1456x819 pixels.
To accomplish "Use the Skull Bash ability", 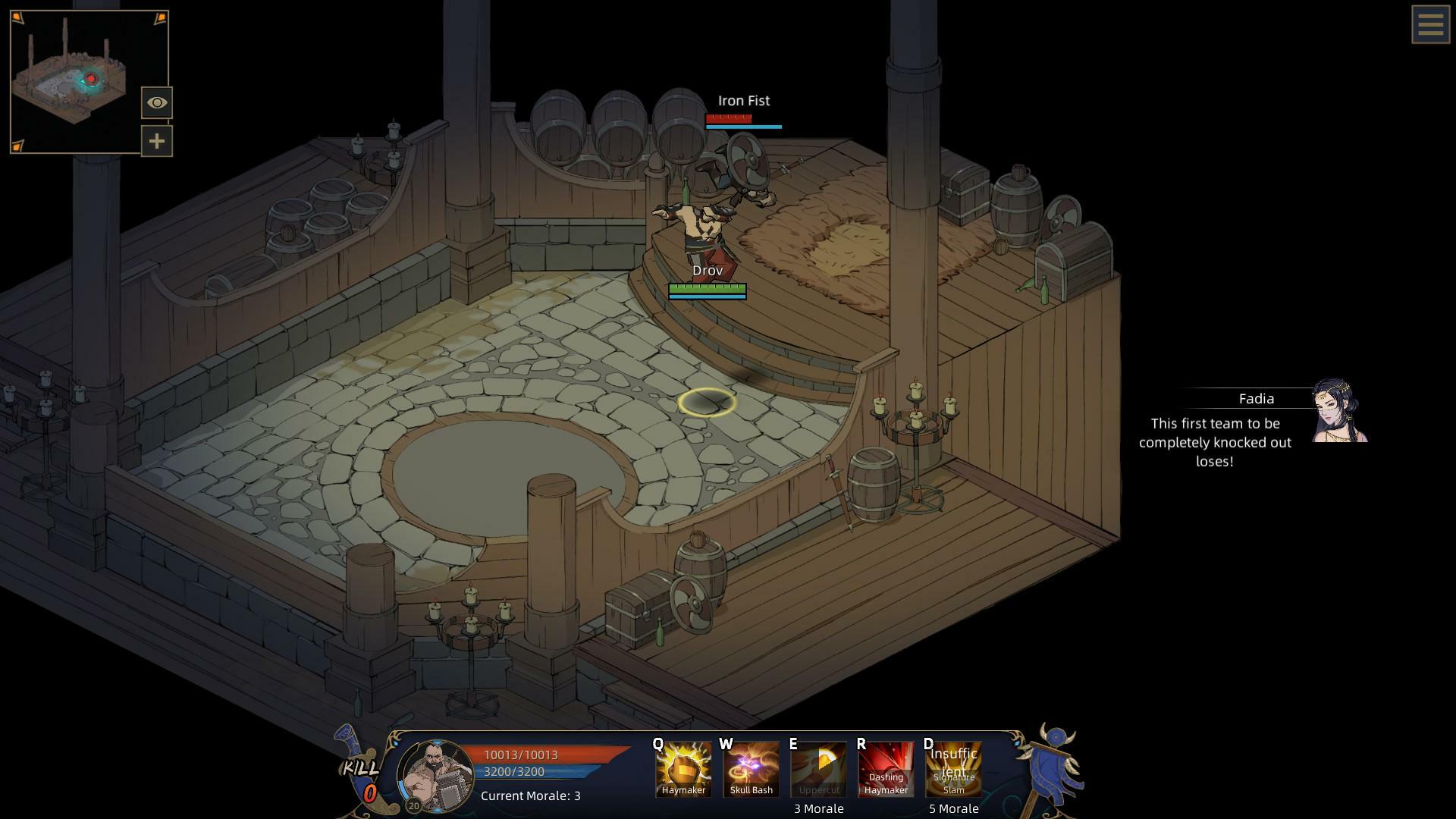I will (751, 768).
